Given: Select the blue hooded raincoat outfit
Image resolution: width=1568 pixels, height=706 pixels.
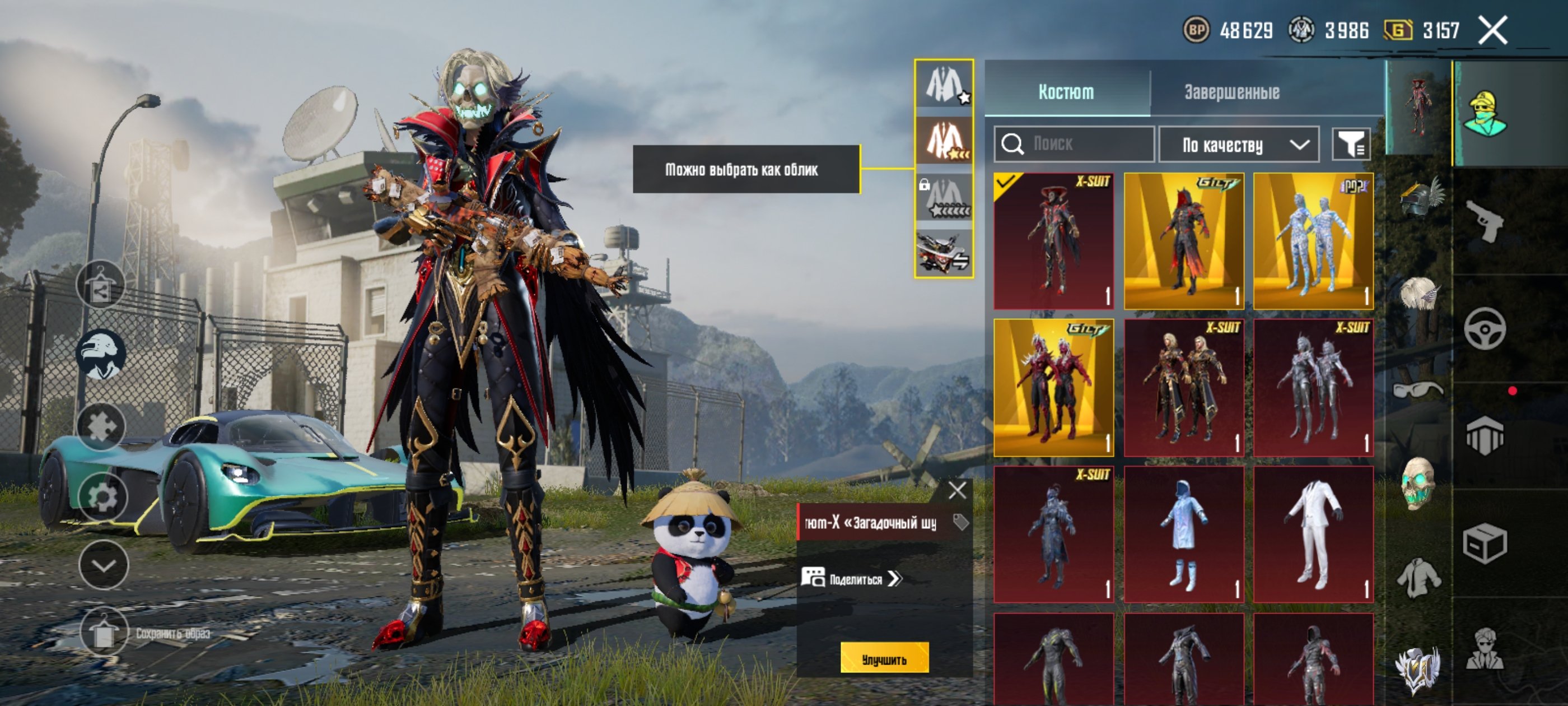Looking at the screenshot, I should click(x=1183, y=534).
